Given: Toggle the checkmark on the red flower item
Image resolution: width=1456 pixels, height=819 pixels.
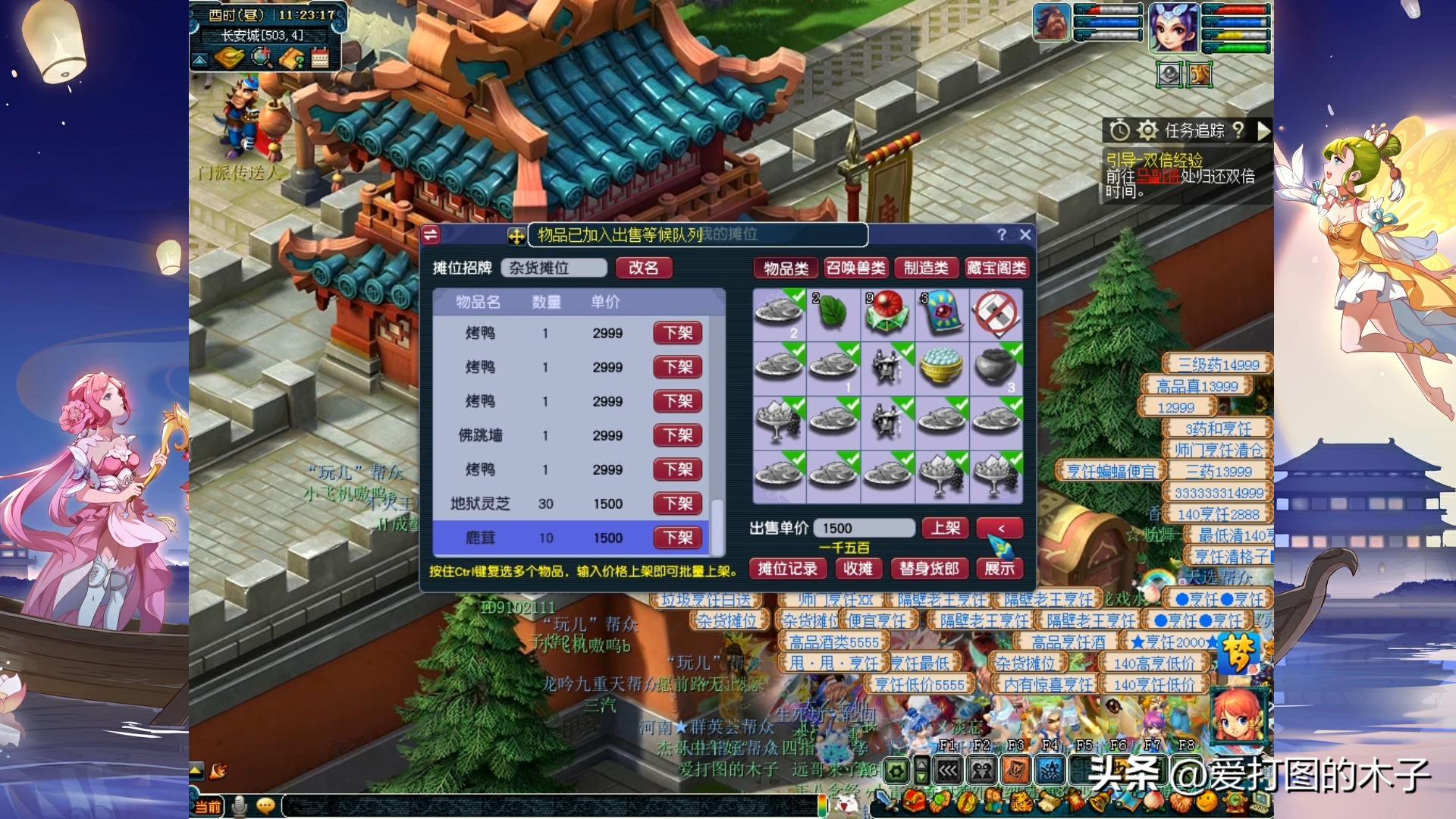Looking at the screenshot, I should tap(888, 315).
